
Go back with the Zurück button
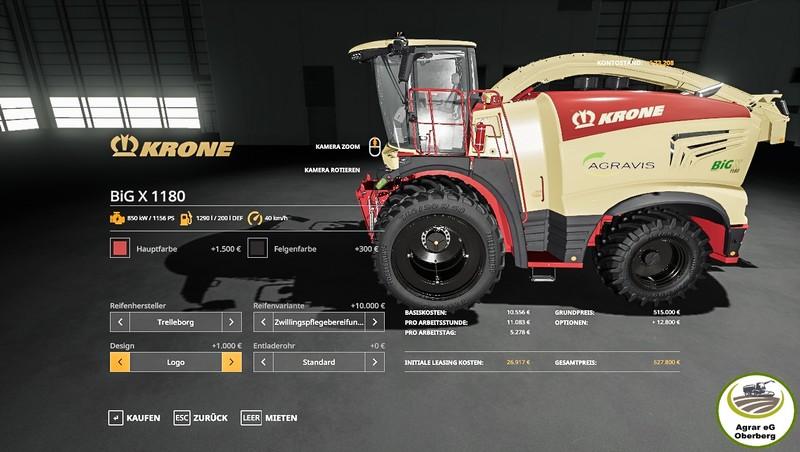[x=201, y=417]
